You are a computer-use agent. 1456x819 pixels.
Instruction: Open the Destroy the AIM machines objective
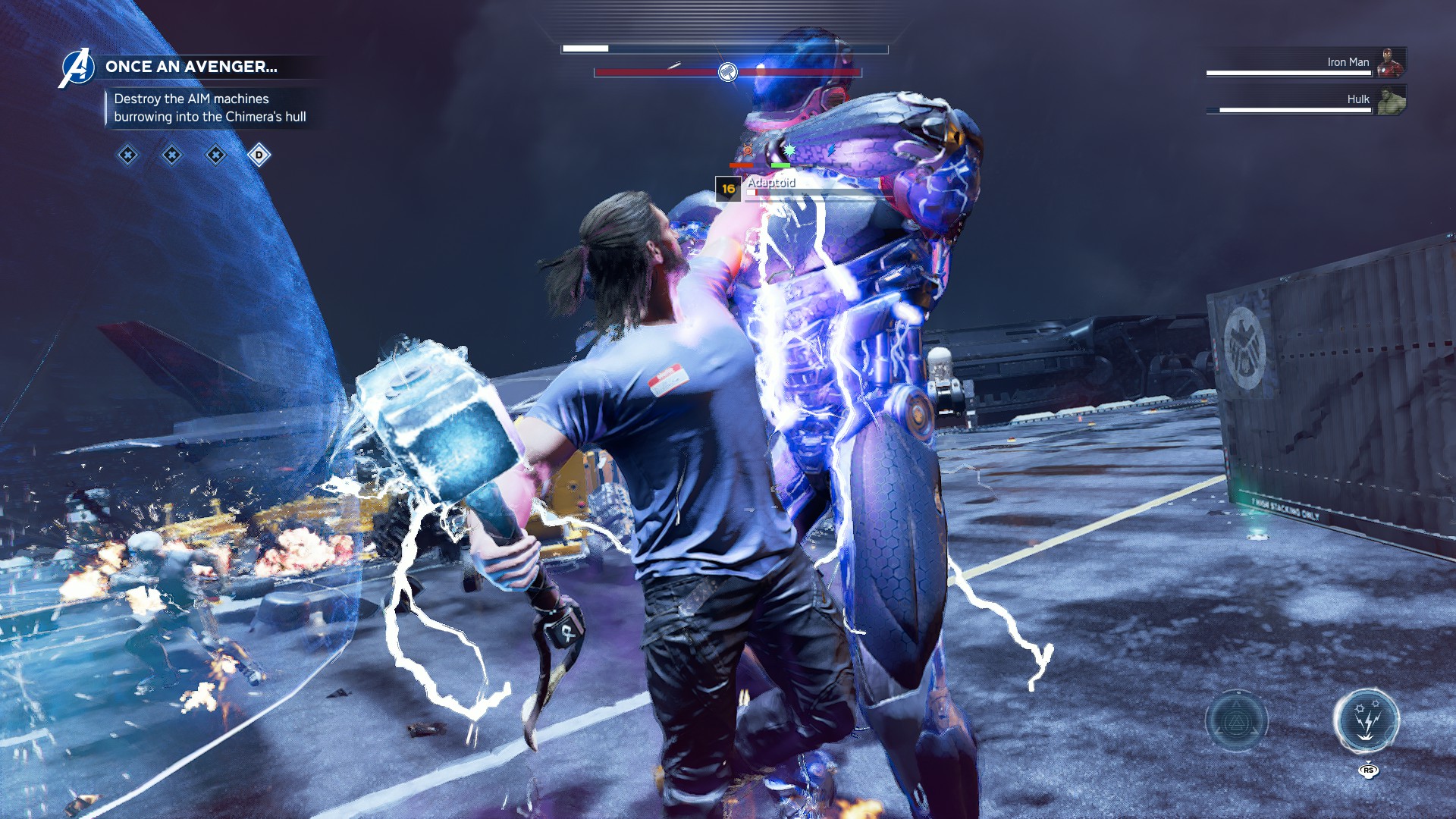(210, 108)
